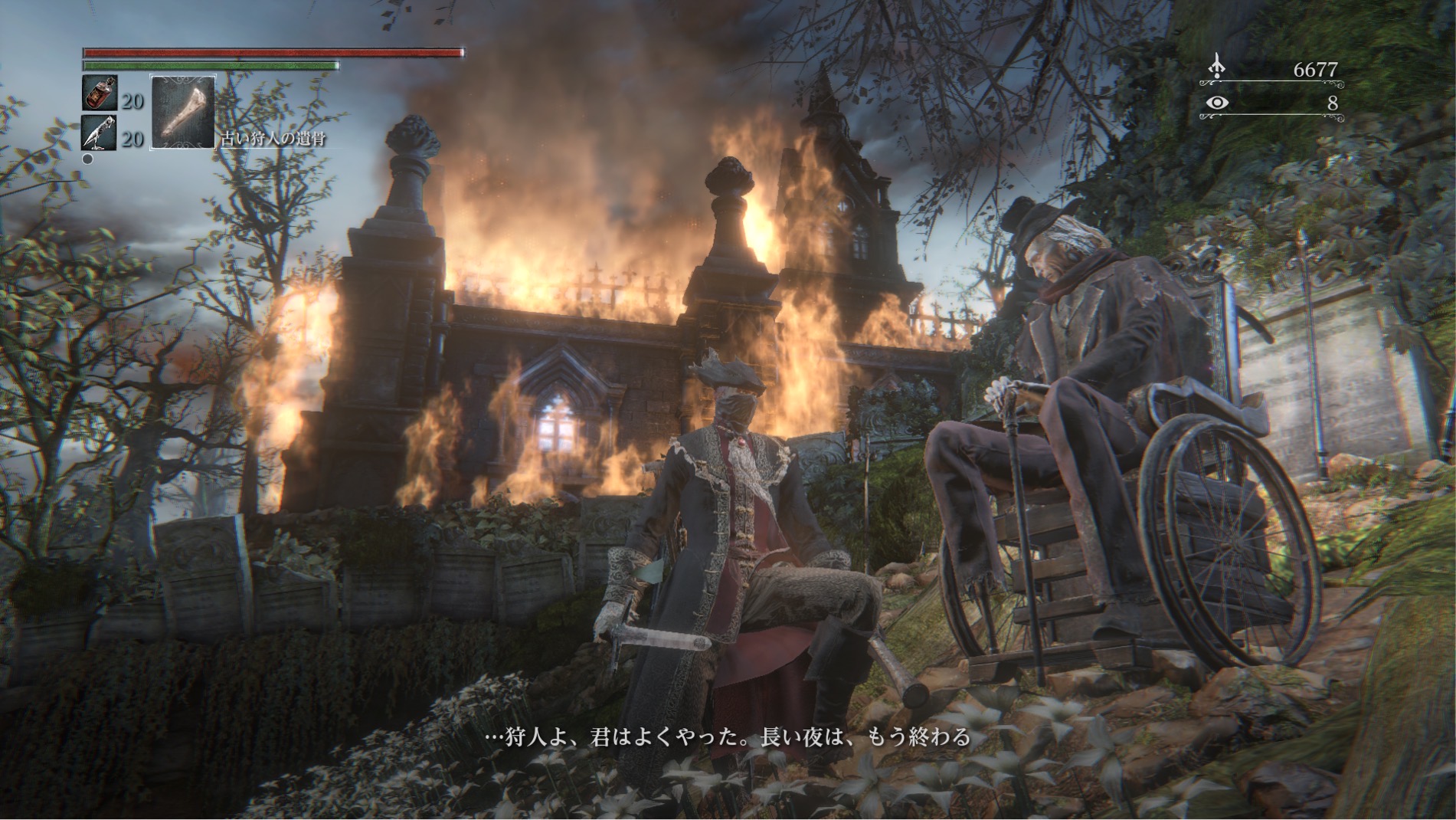Click the Blood Echoes icon
The height and width of the screenshot is (820, 1456).
coord(1216,68)
